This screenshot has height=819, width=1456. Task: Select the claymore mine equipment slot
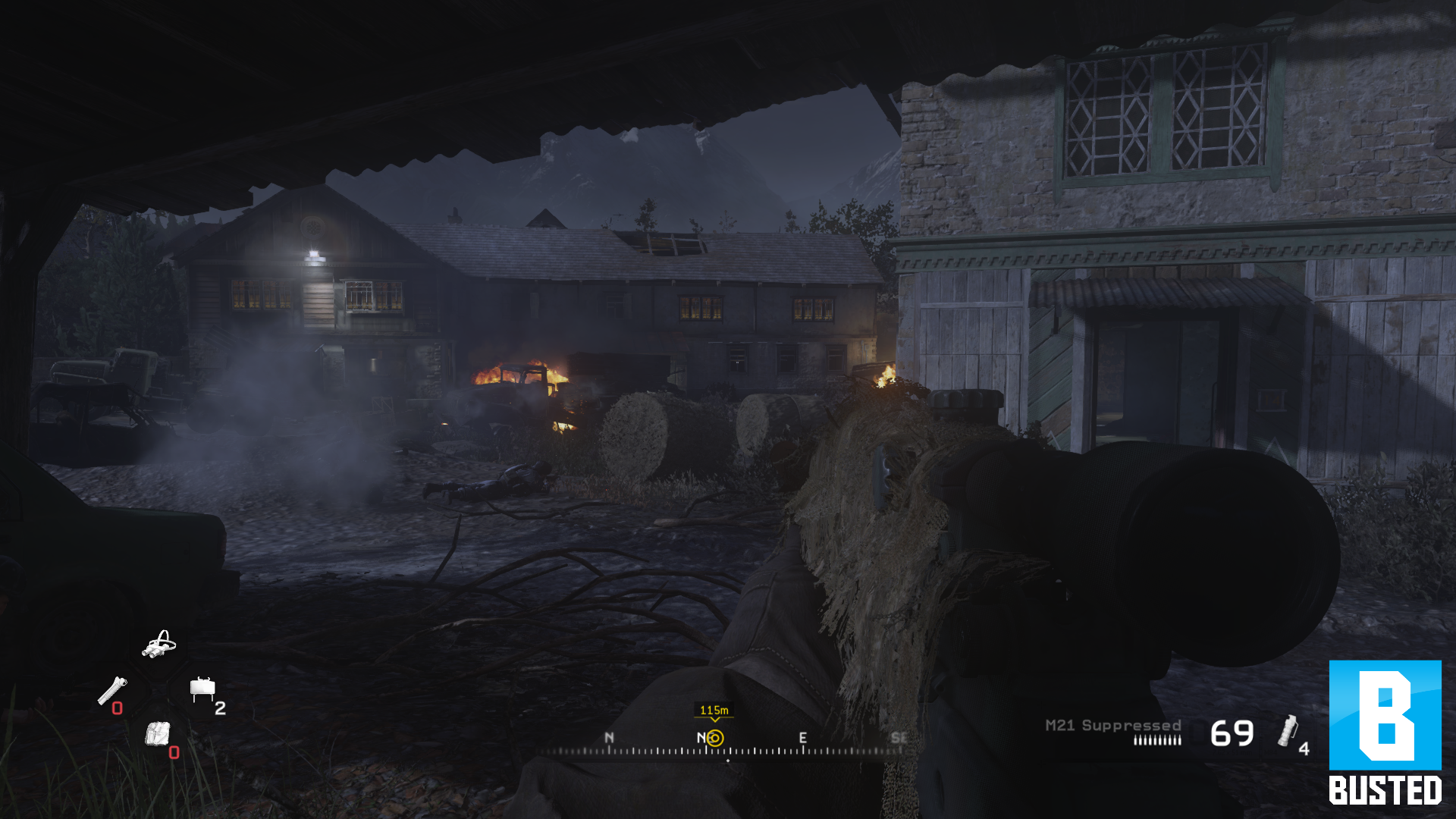(x=202, y=688)
